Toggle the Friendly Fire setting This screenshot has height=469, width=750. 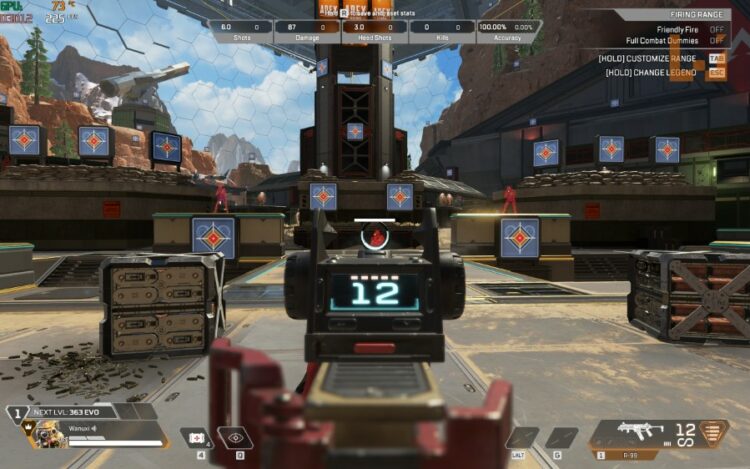point(716,30)
